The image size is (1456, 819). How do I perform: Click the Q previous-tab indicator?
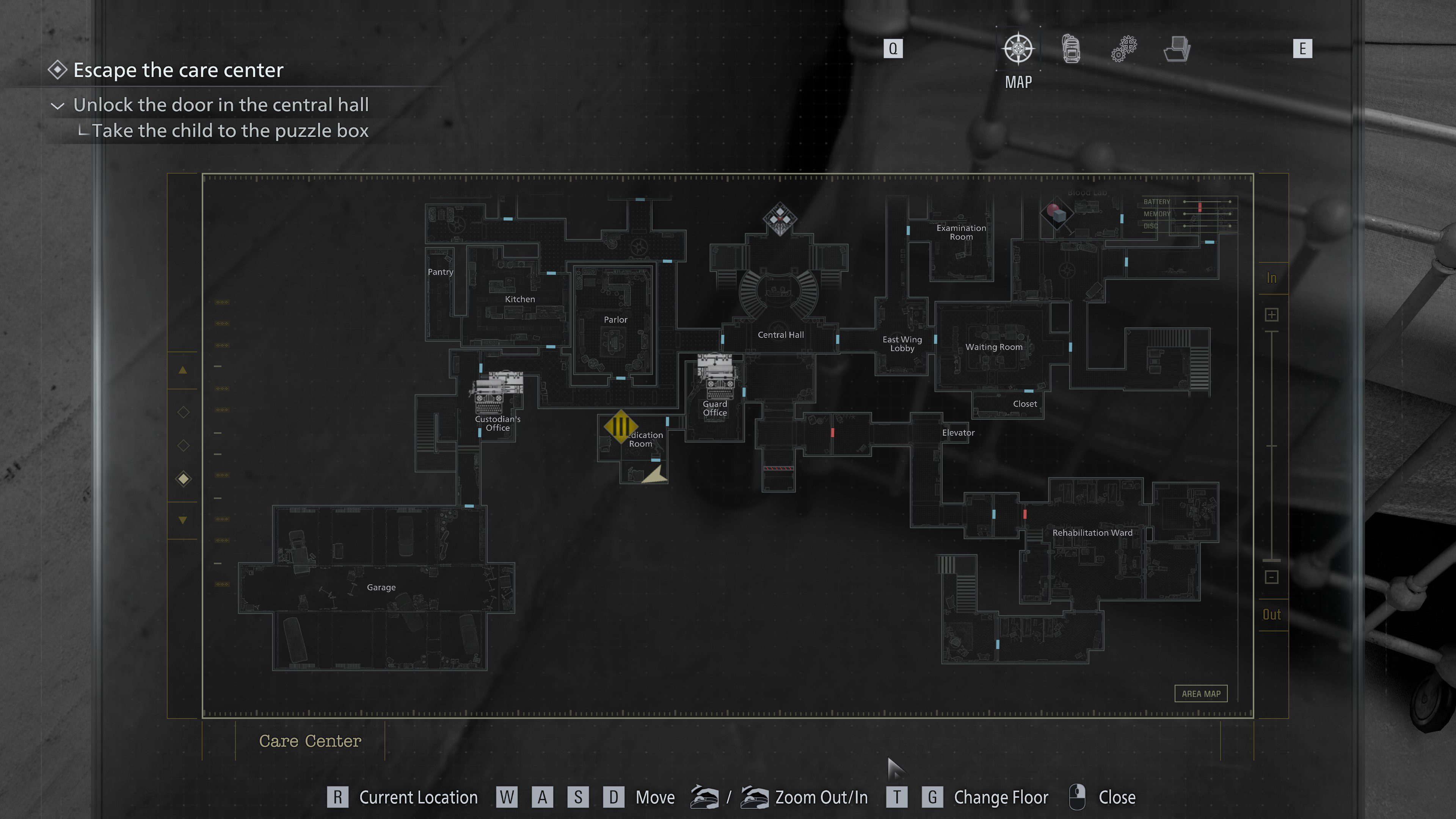pos(893,49)
